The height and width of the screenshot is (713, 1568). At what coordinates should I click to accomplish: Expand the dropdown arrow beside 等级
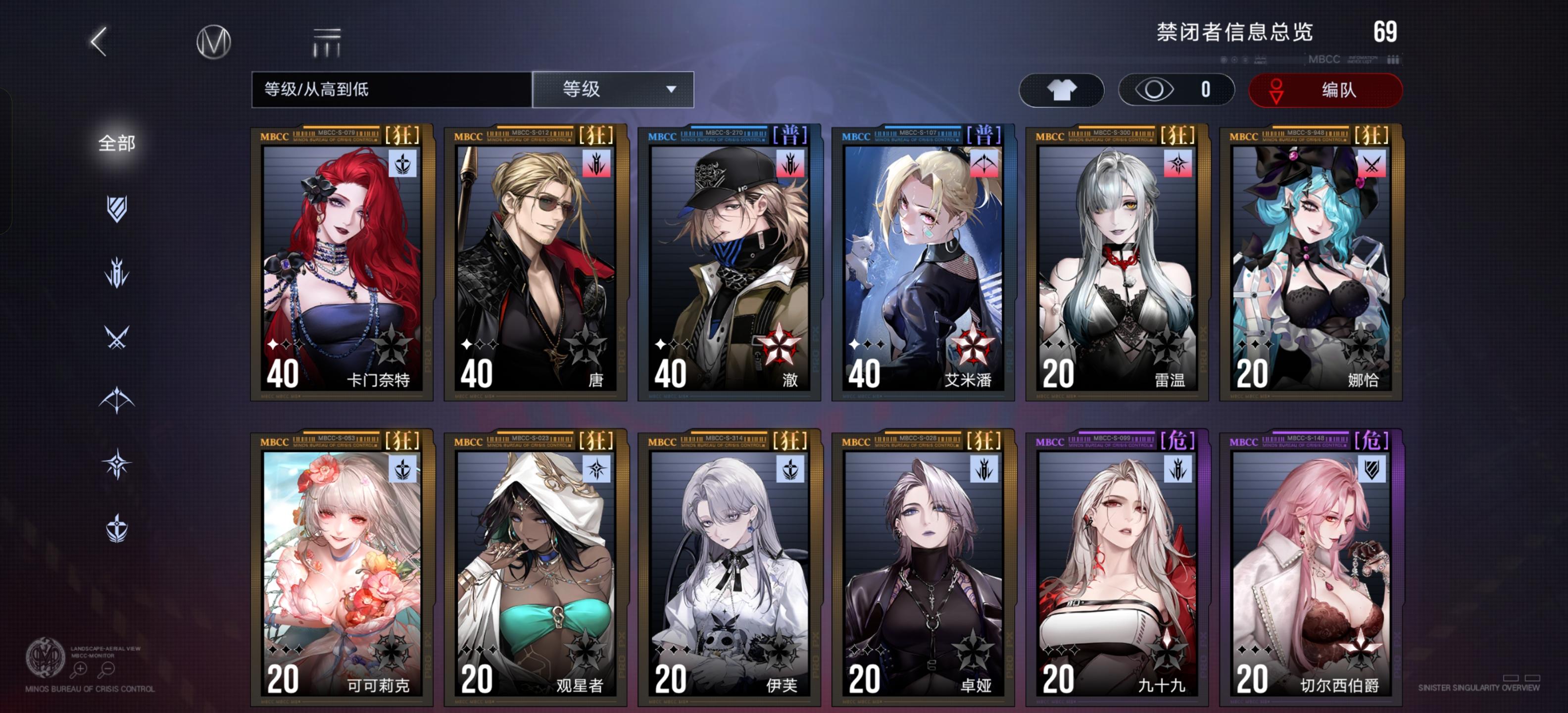click(x=672, y=89)
